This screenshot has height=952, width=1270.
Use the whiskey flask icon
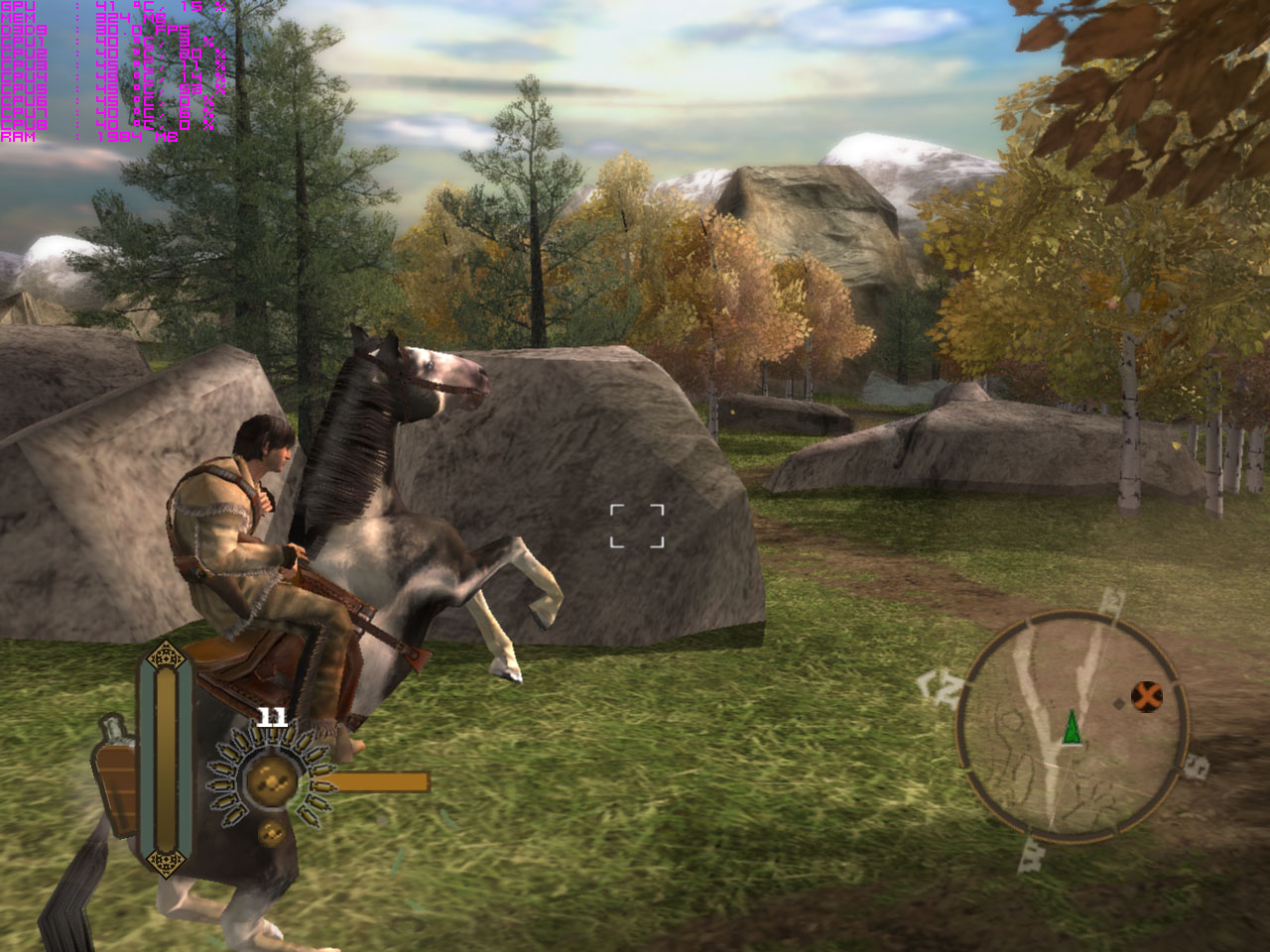116,776
